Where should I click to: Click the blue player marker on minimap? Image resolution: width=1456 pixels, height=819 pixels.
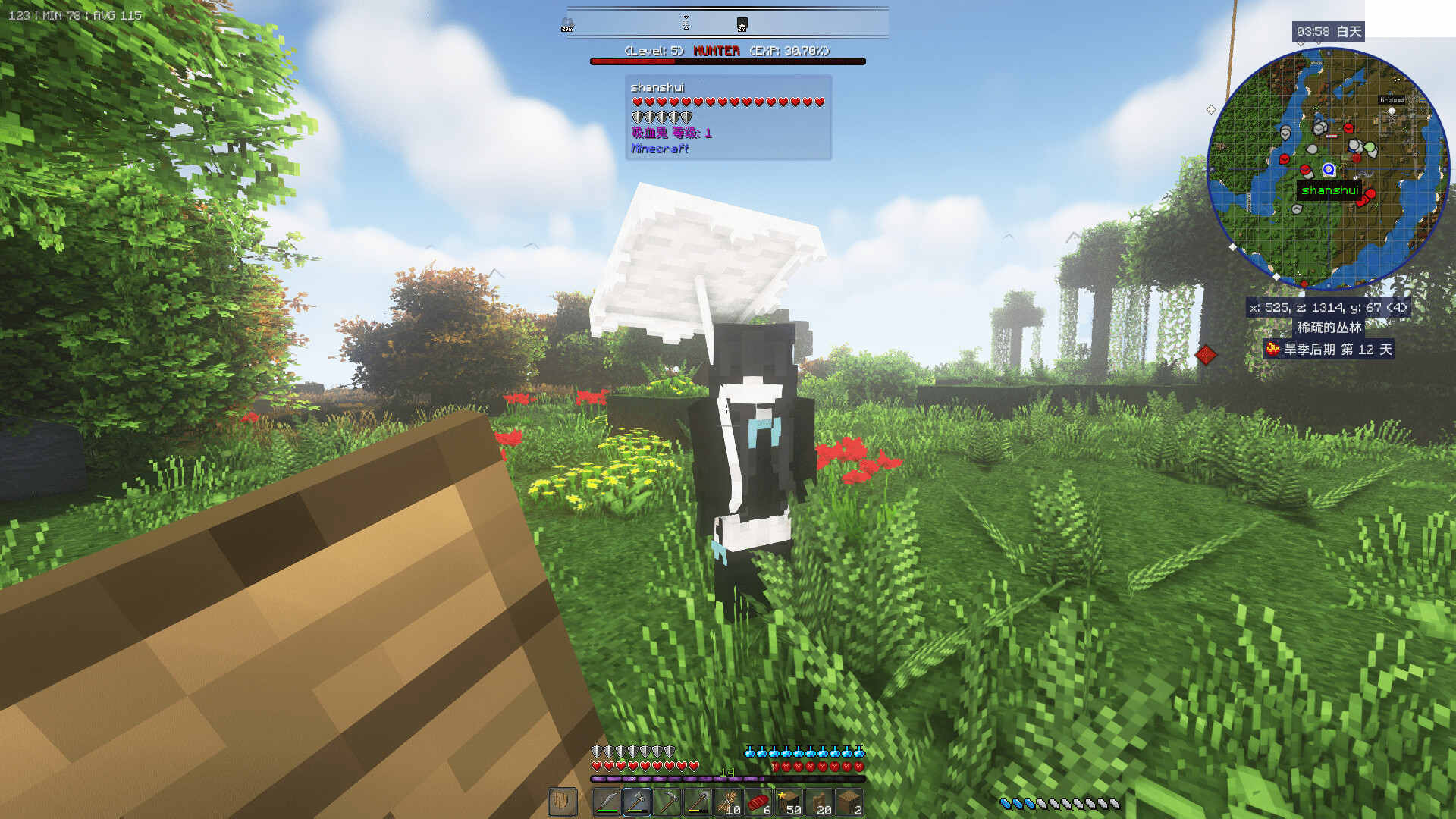tap(1328, 169)
